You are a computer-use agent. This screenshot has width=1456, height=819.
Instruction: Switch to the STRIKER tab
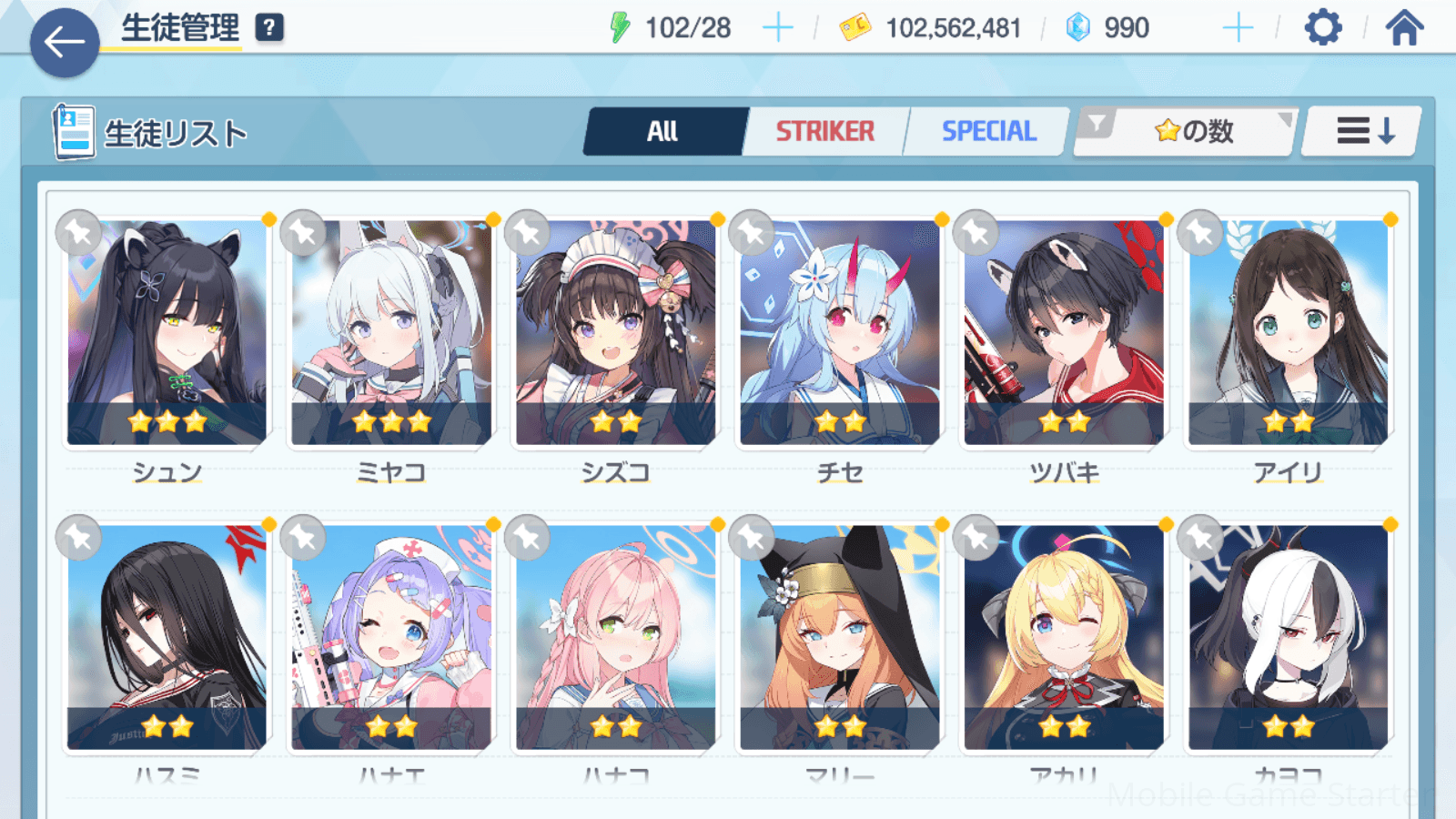click(824, 132)
